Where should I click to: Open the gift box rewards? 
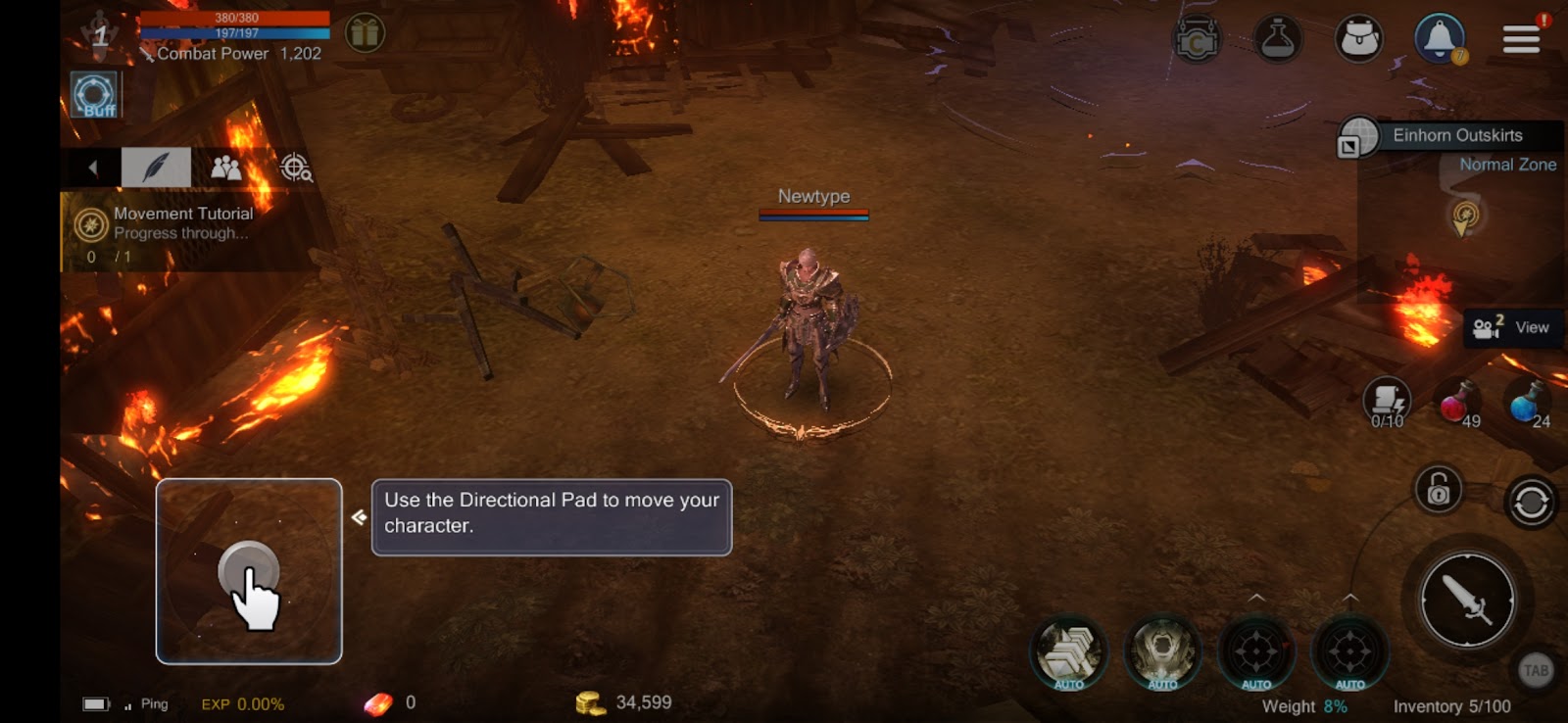tap(365, 33)
